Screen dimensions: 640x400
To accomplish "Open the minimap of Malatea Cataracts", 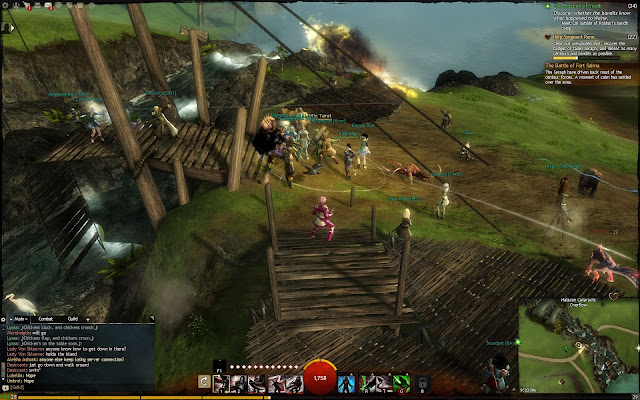I will [578, 345].
